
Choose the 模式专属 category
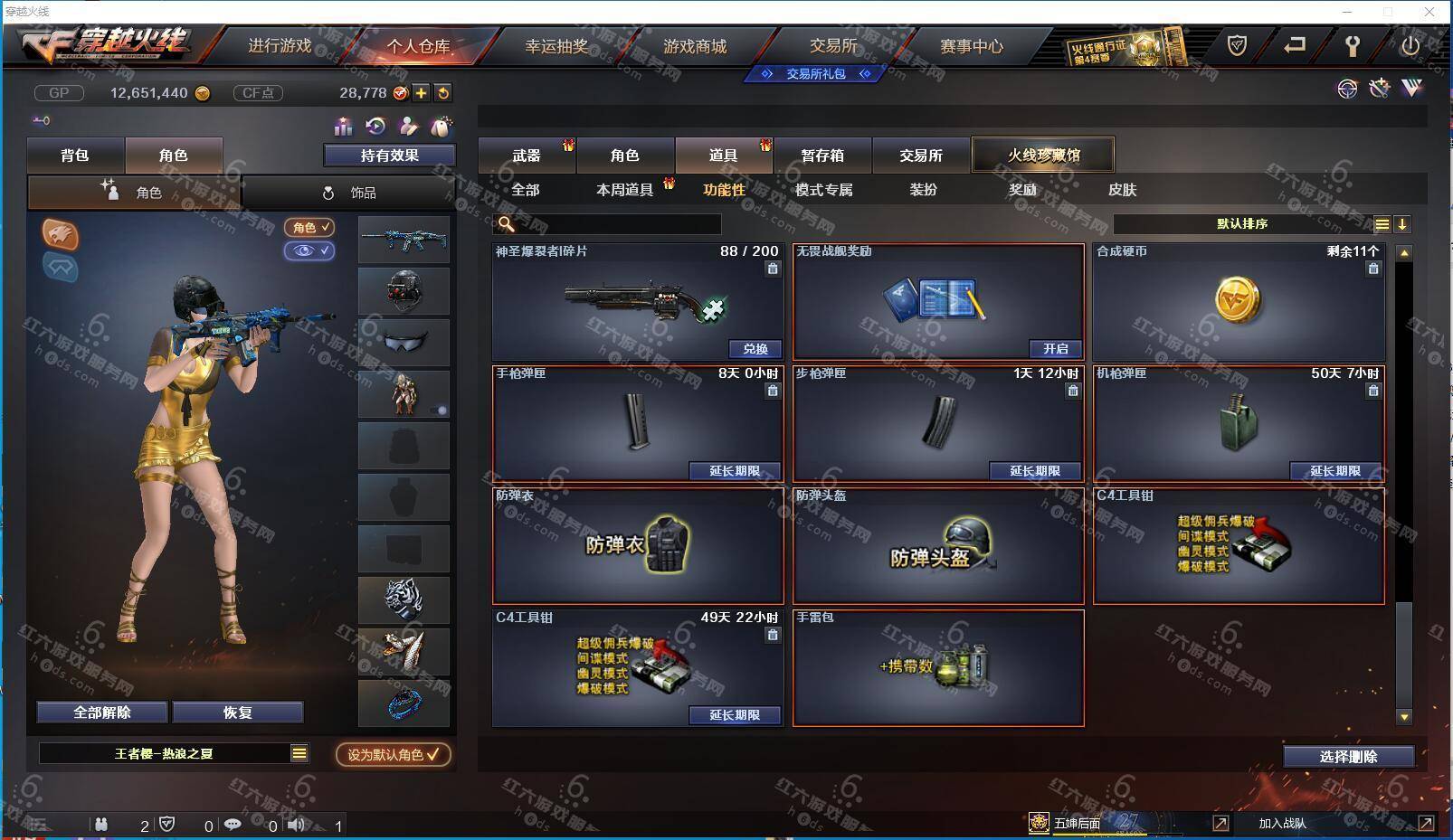pyautogui.click(x=823, y=190)
